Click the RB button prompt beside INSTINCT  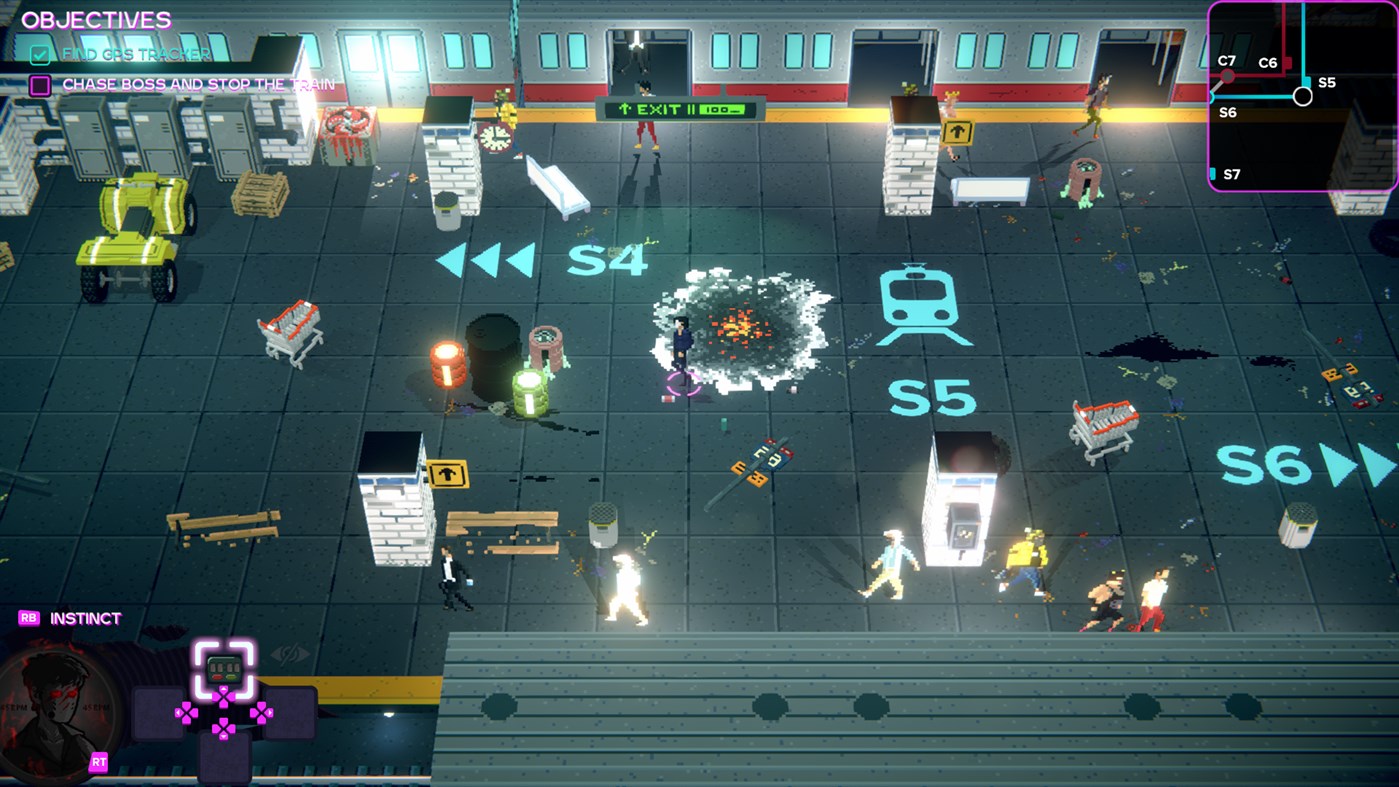click(x=31, y=618)
